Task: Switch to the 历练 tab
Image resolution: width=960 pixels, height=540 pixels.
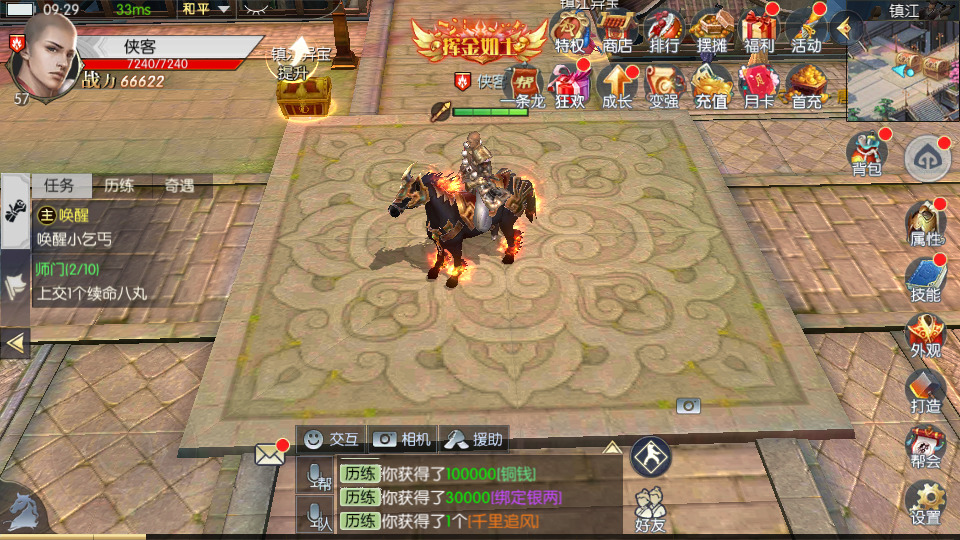Action: click(x=119, y=185)
